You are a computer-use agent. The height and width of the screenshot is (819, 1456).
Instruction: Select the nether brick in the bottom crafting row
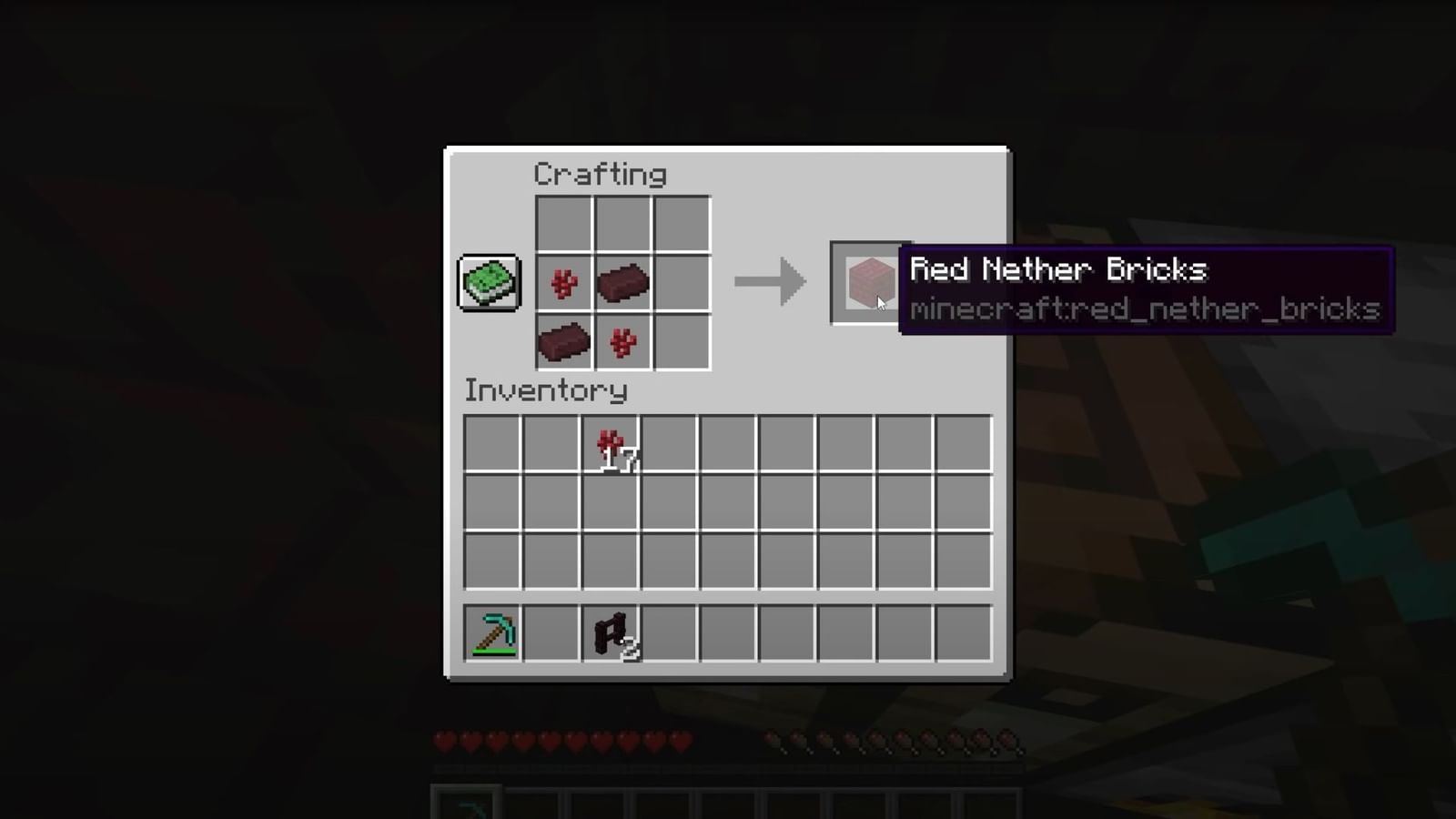coord(562,341)
